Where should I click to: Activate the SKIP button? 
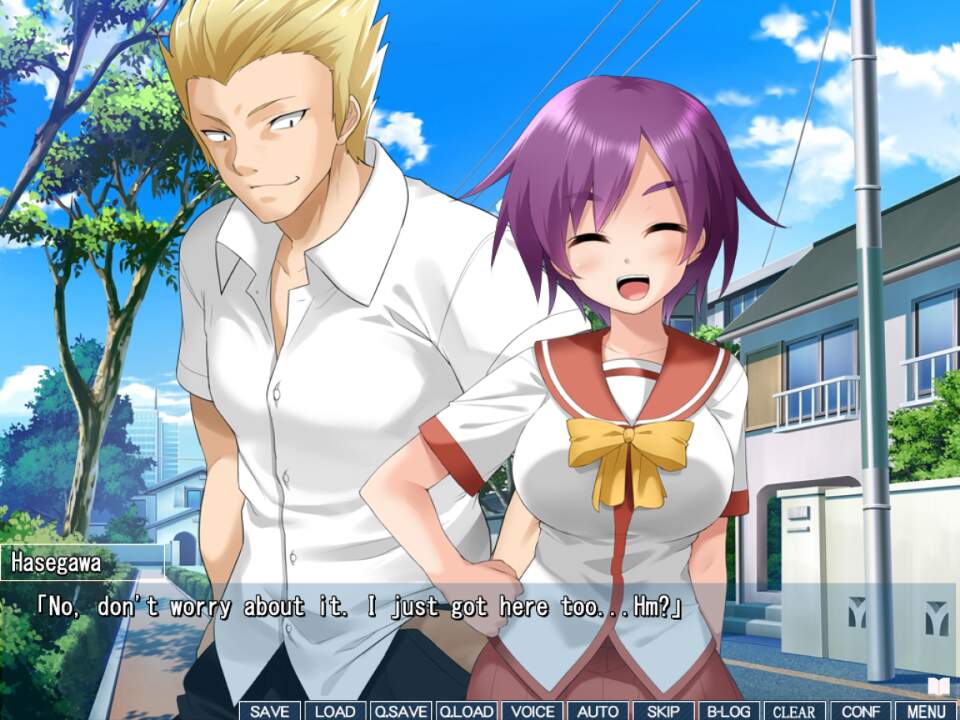(663, 711)
